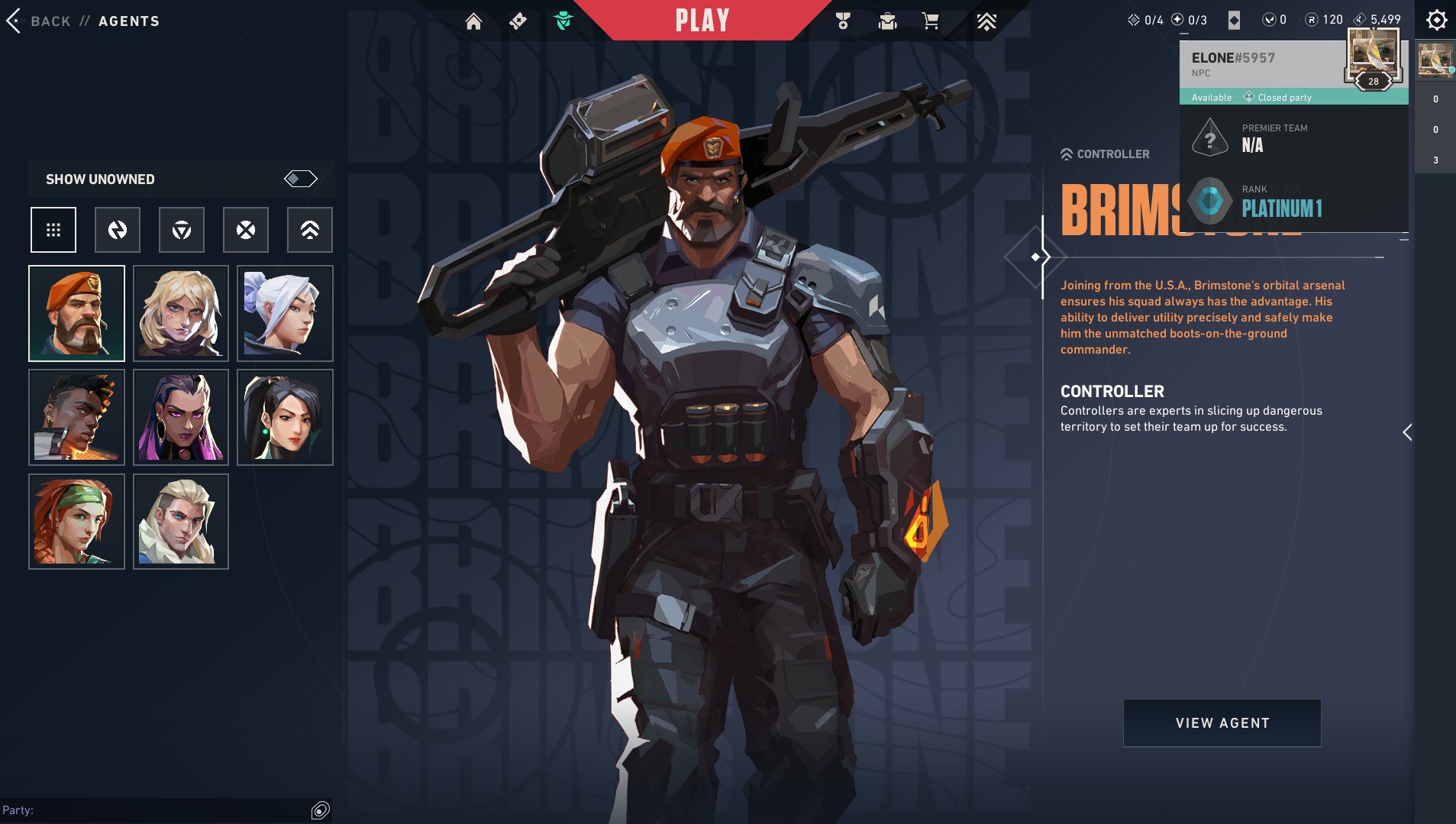
Task: Open the settings gear icon
Action: (x=1436, y=20)
